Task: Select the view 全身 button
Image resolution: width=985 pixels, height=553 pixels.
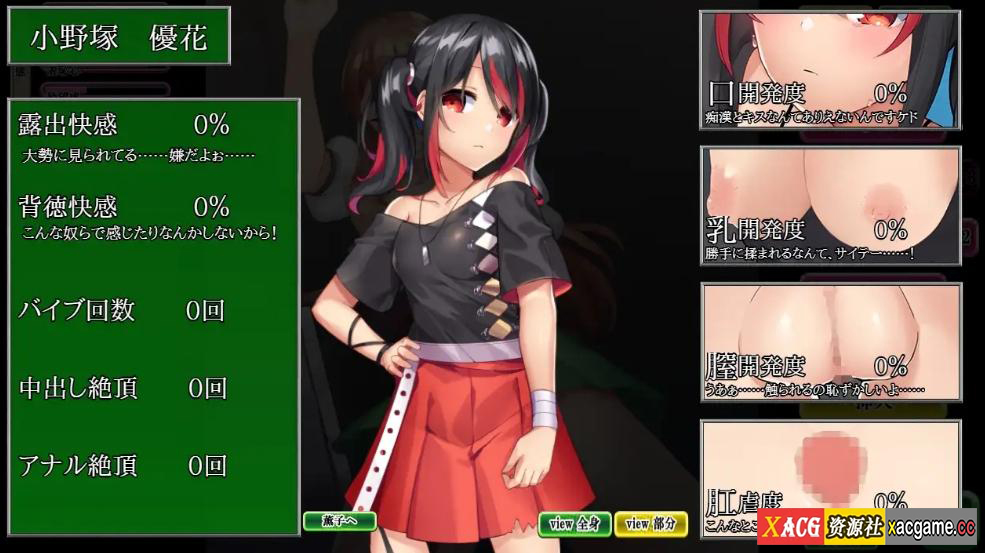Action: 575,523
